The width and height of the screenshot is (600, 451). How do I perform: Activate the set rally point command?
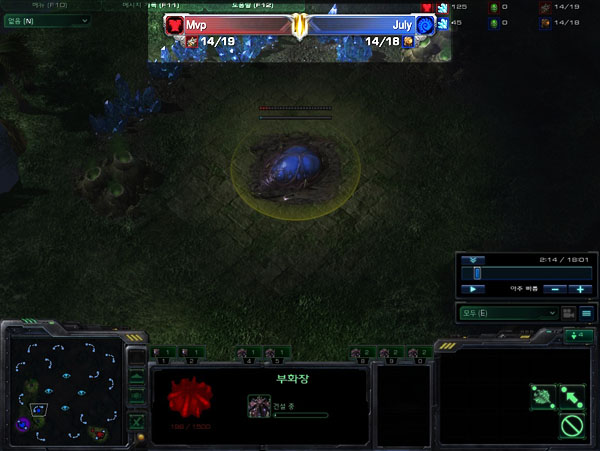click(x=572, y=394)
